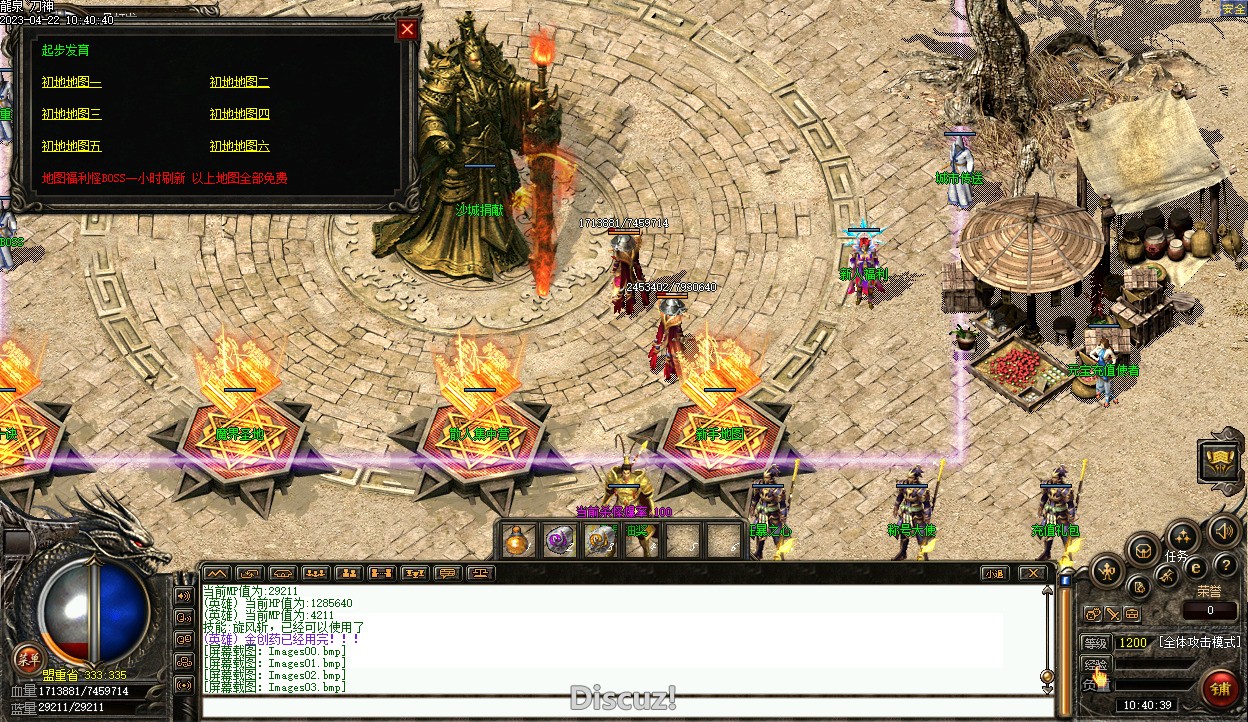Choose the 初地地图六 map link
Viewport: 1248px width, 722px height.
[x=239, y=147]
